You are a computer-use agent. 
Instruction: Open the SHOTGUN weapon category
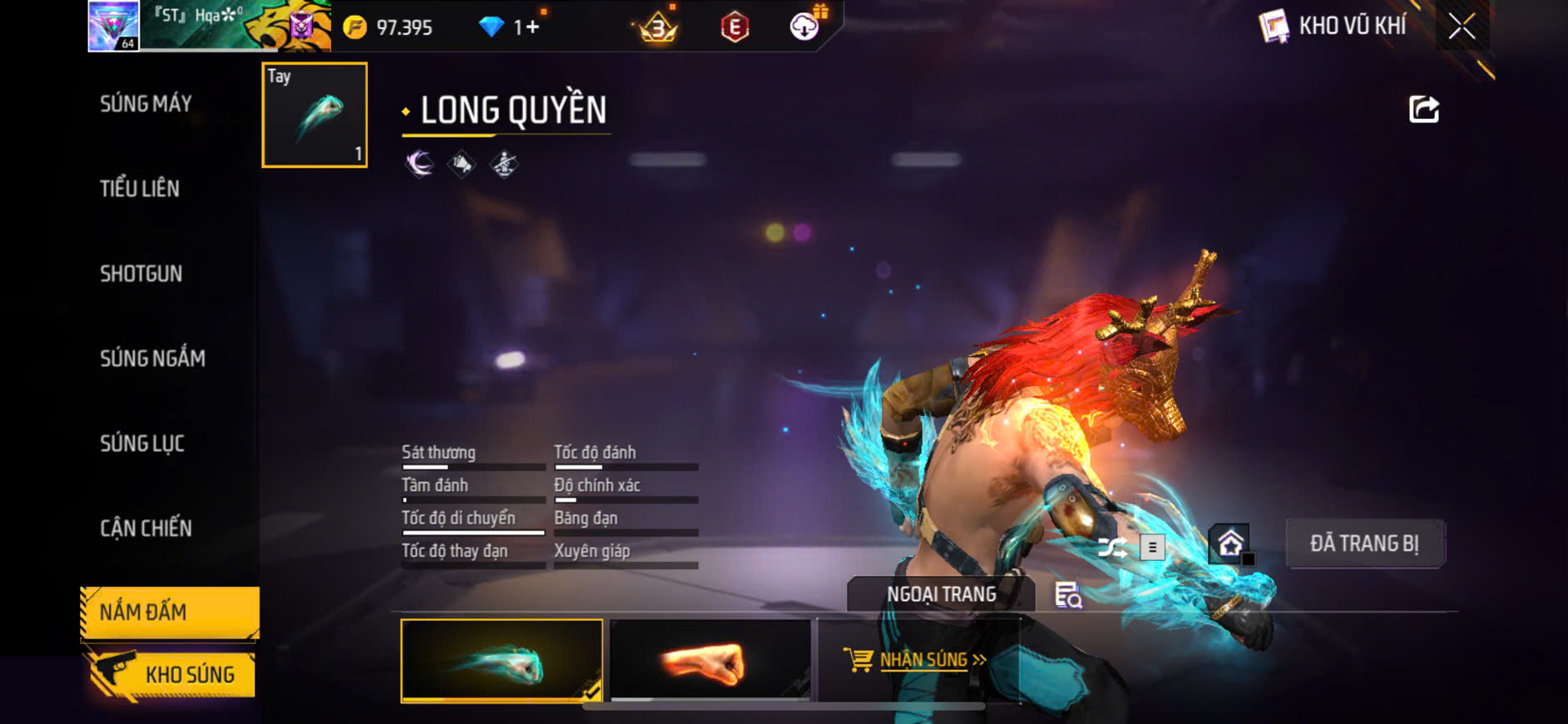tap(141, 274)
